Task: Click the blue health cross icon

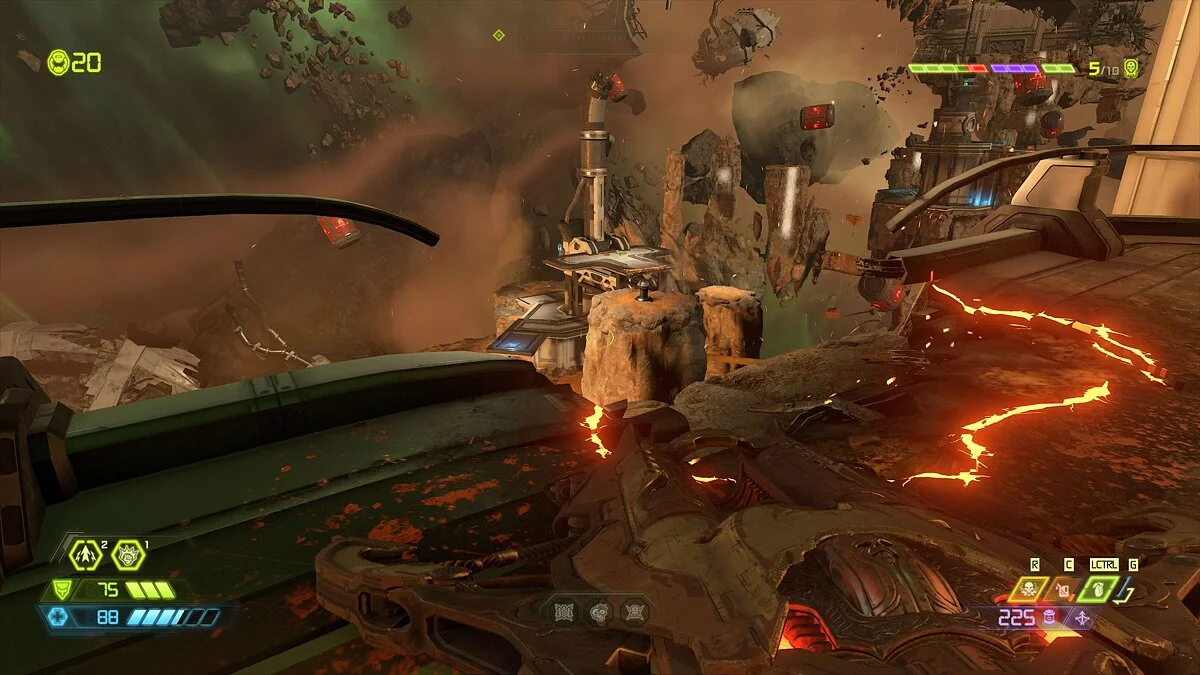Action: pos(59,617)
